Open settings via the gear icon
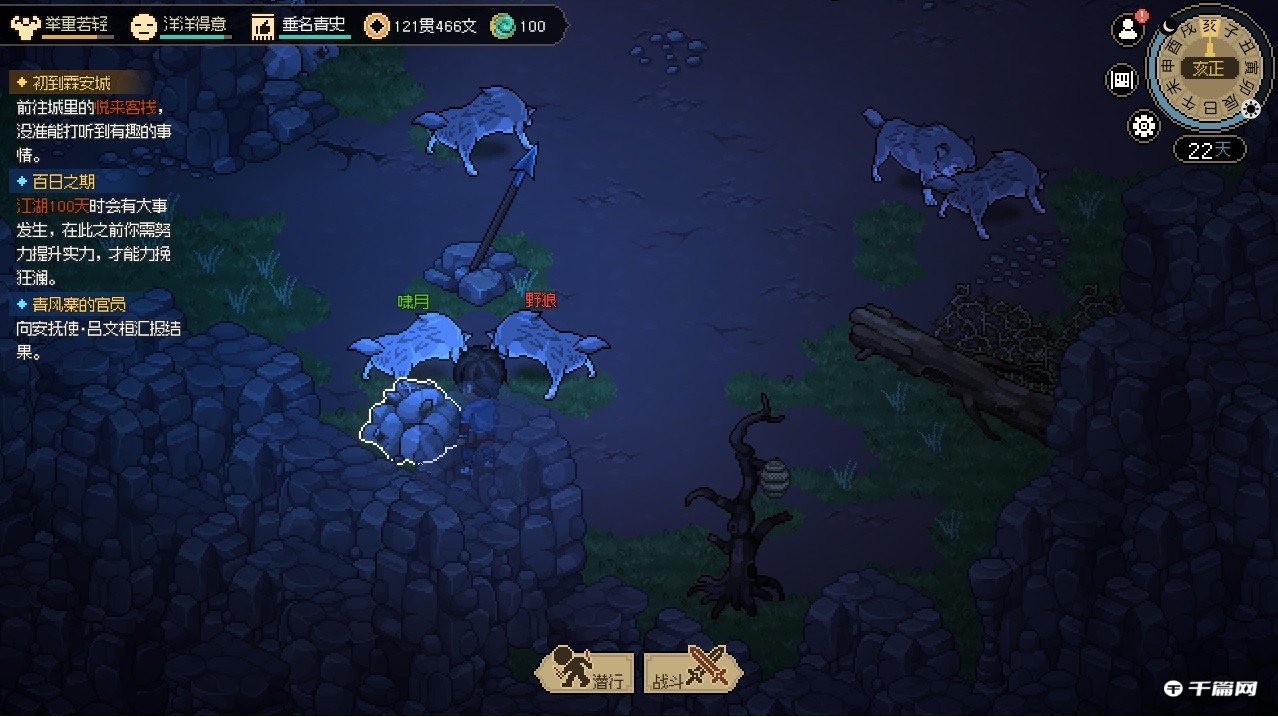The height and width of the screenshot is (717, 1278). [1144, 126]
